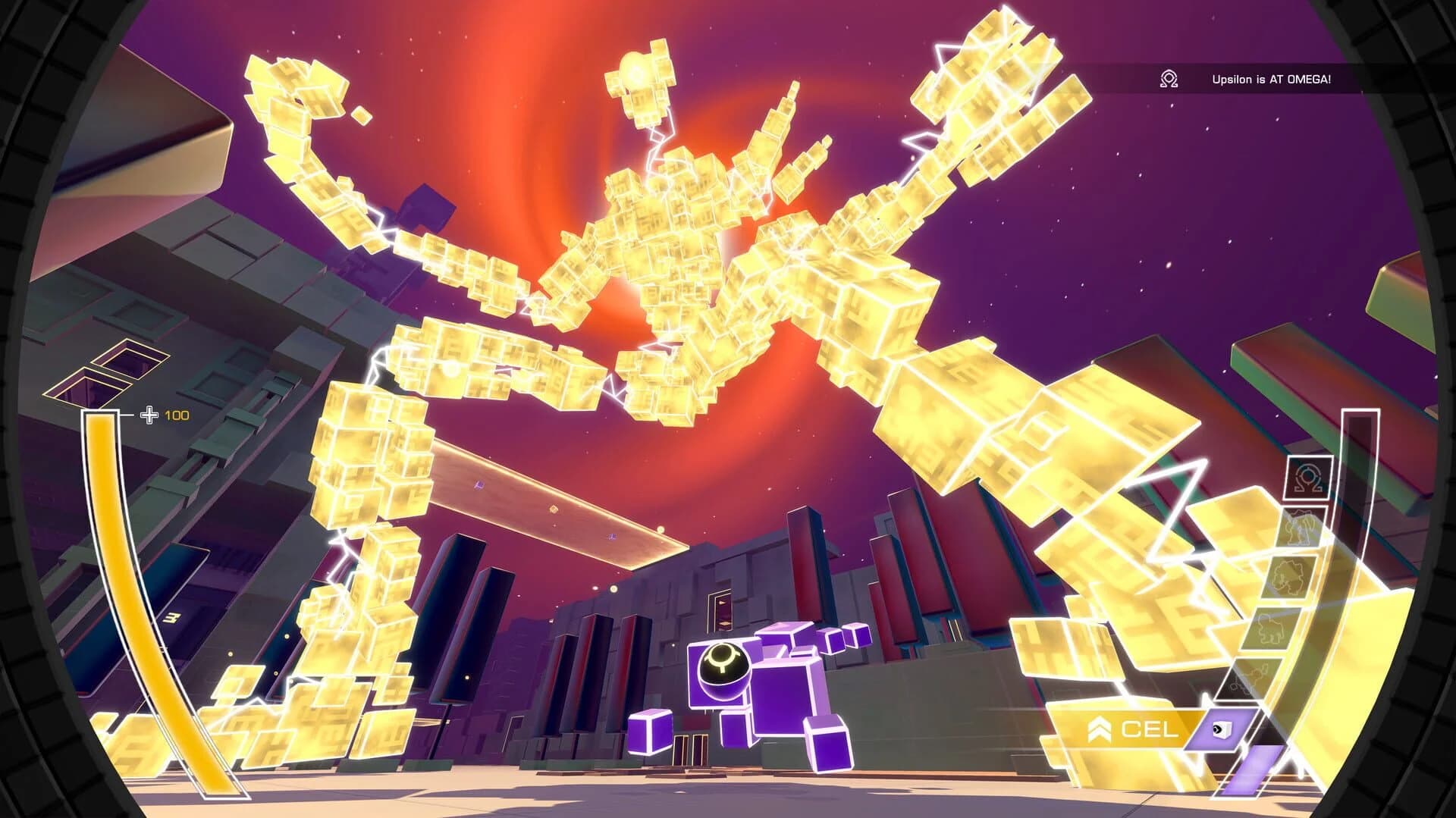Select the plus icon beside the 100 pickup counter
This screenshot has height=818, width=1456.
(149, 415)
